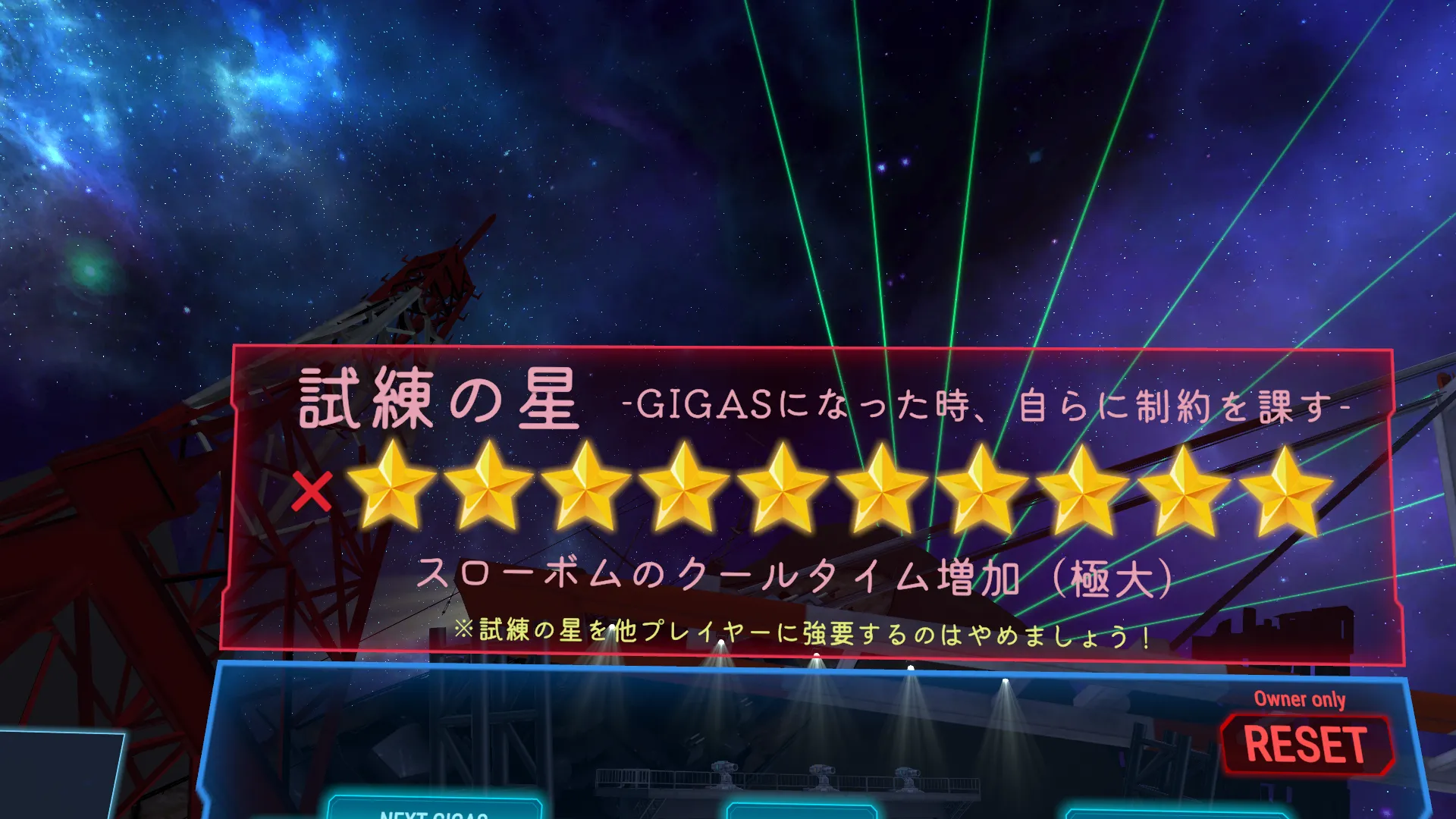The image size is (1456, 819).
Task: Toggle the sixth star on or off
Action: tap(883, 493)
